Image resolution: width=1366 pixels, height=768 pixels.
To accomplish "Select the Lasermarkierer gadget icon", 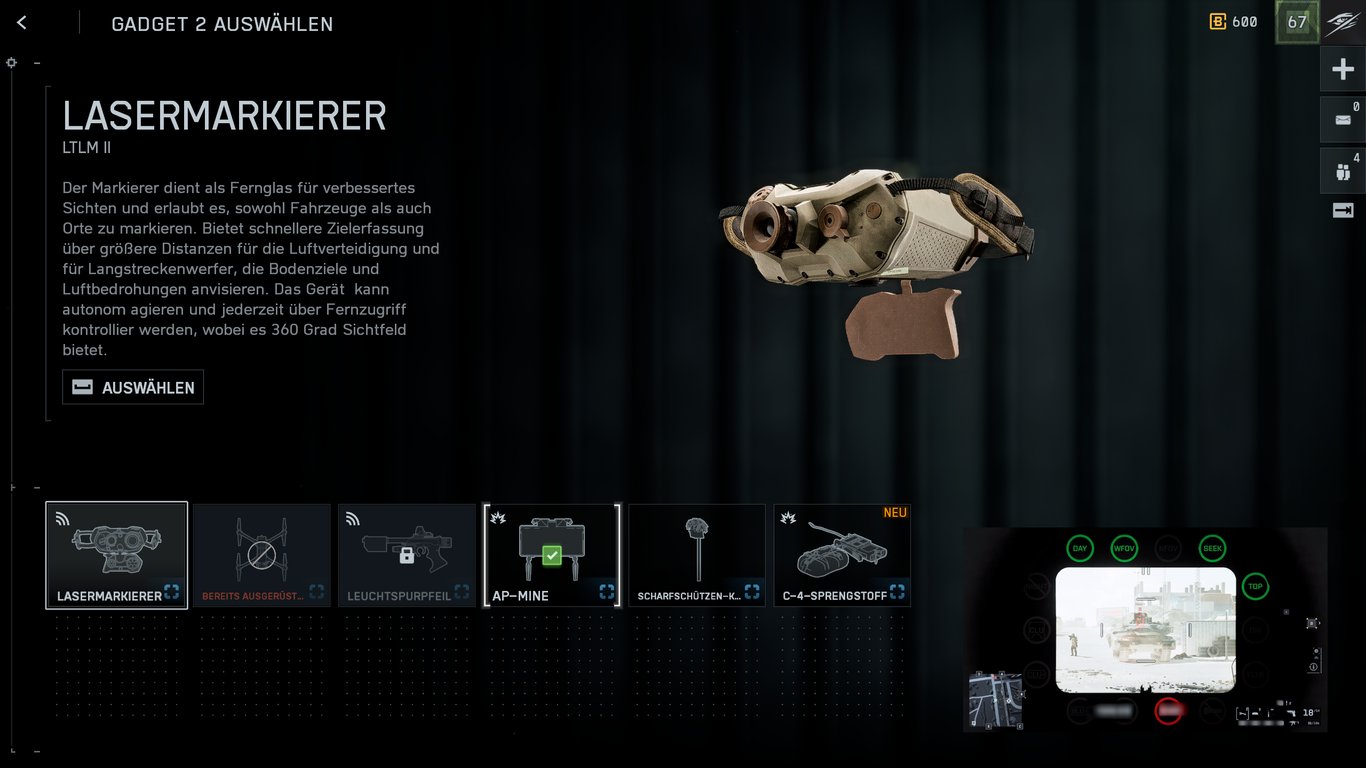I will (116, 548).
